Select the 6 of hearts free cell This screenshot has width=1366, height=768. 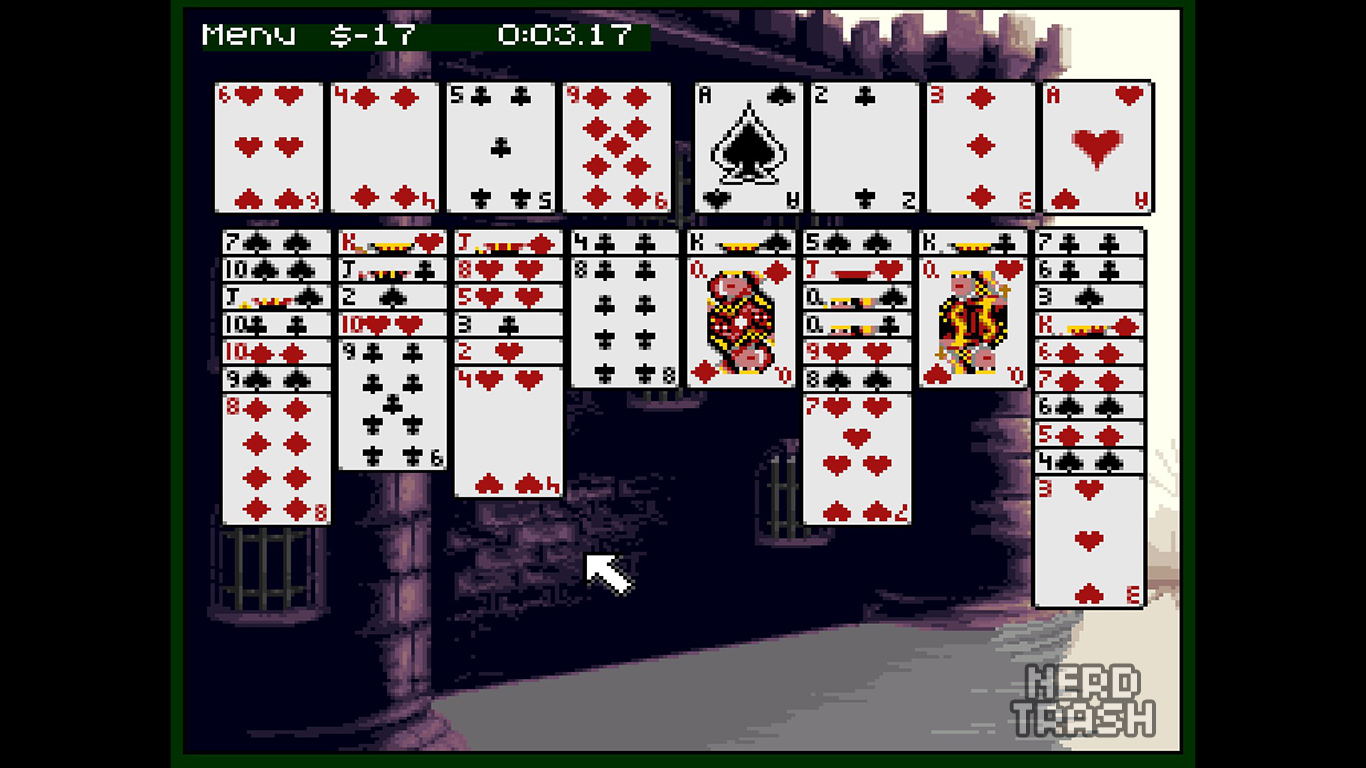click(268, 147)
